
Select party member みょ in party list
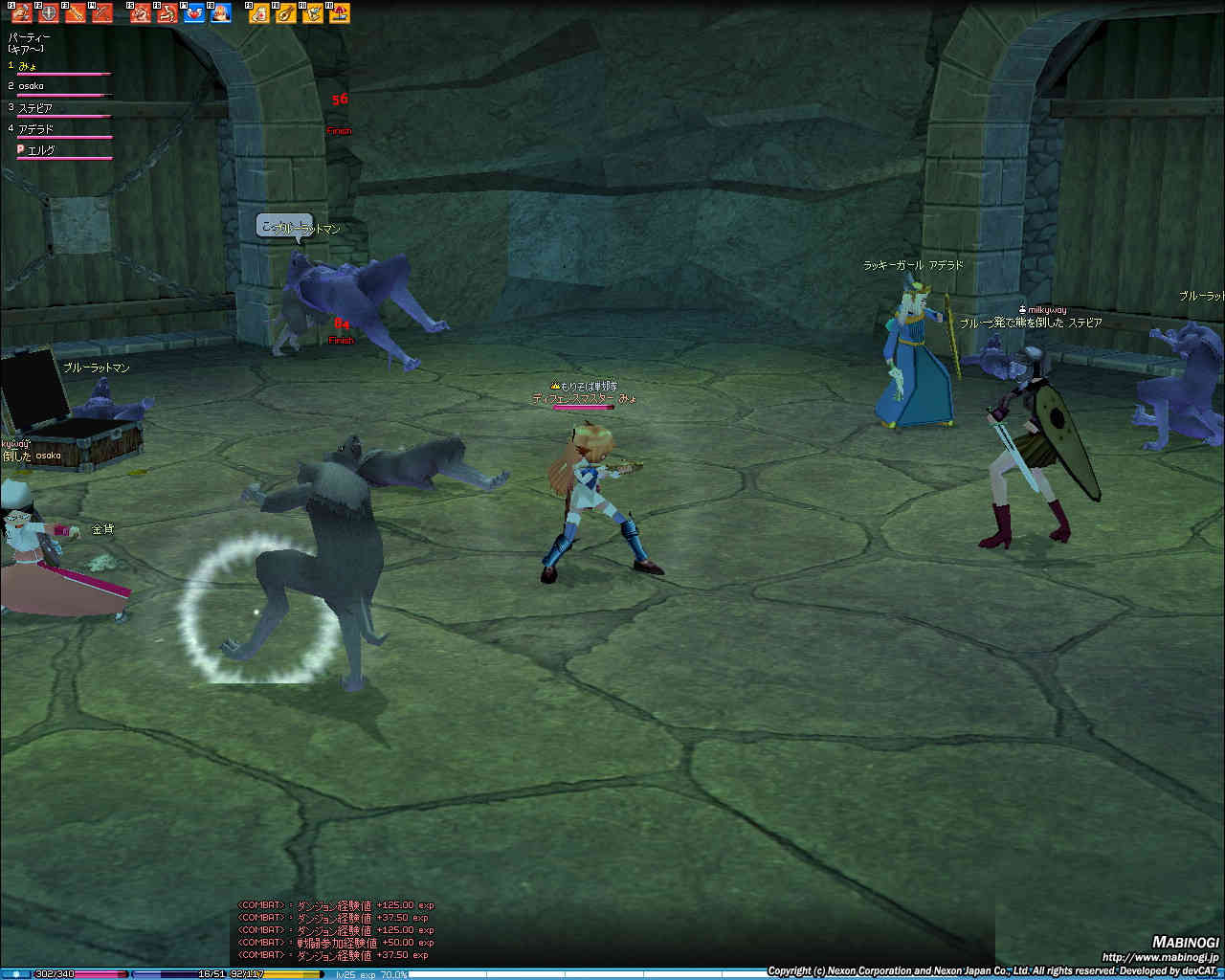(28, 66)
